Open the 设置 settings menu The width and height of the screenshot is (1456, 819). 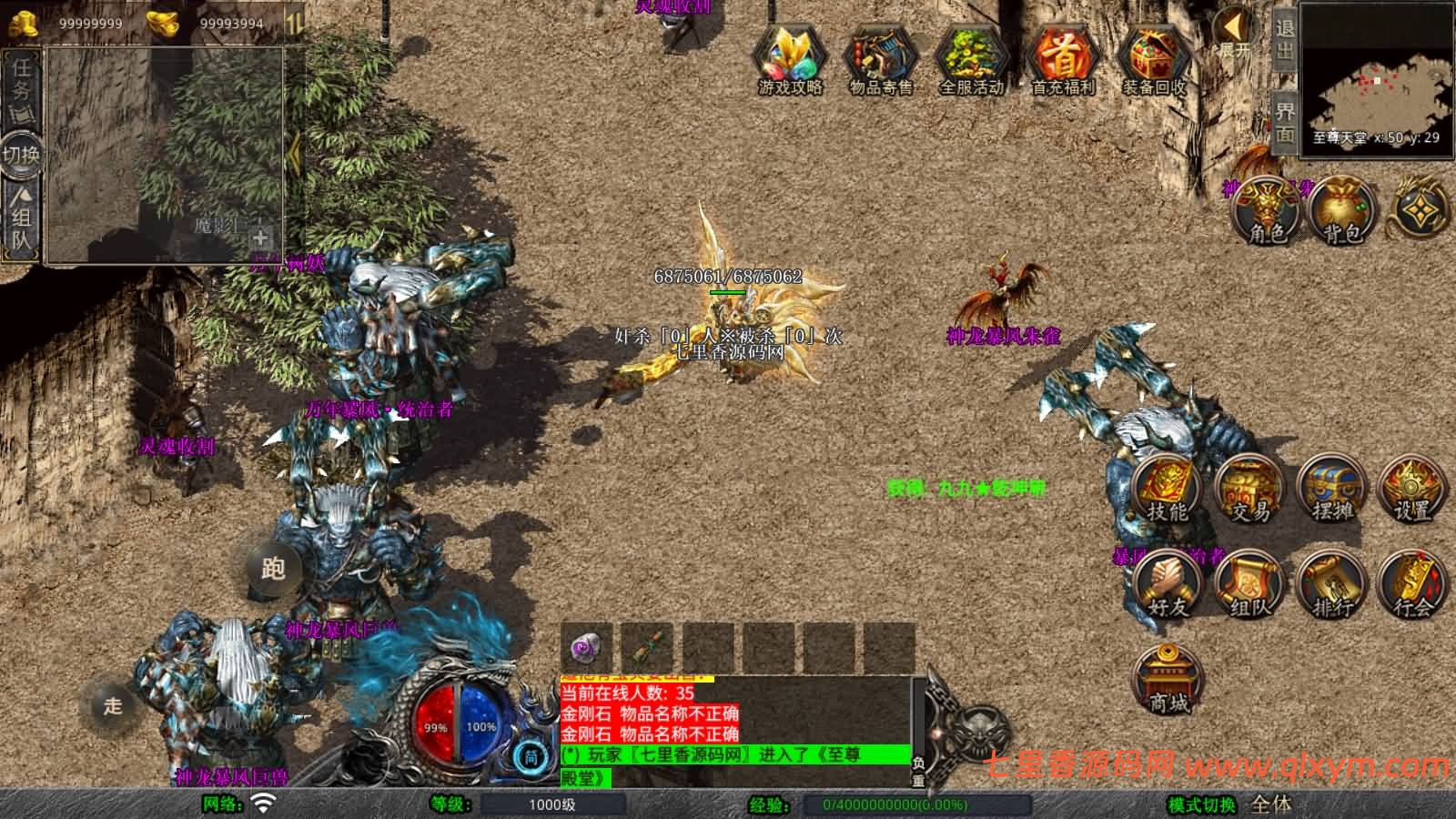tap(1412, 490)
